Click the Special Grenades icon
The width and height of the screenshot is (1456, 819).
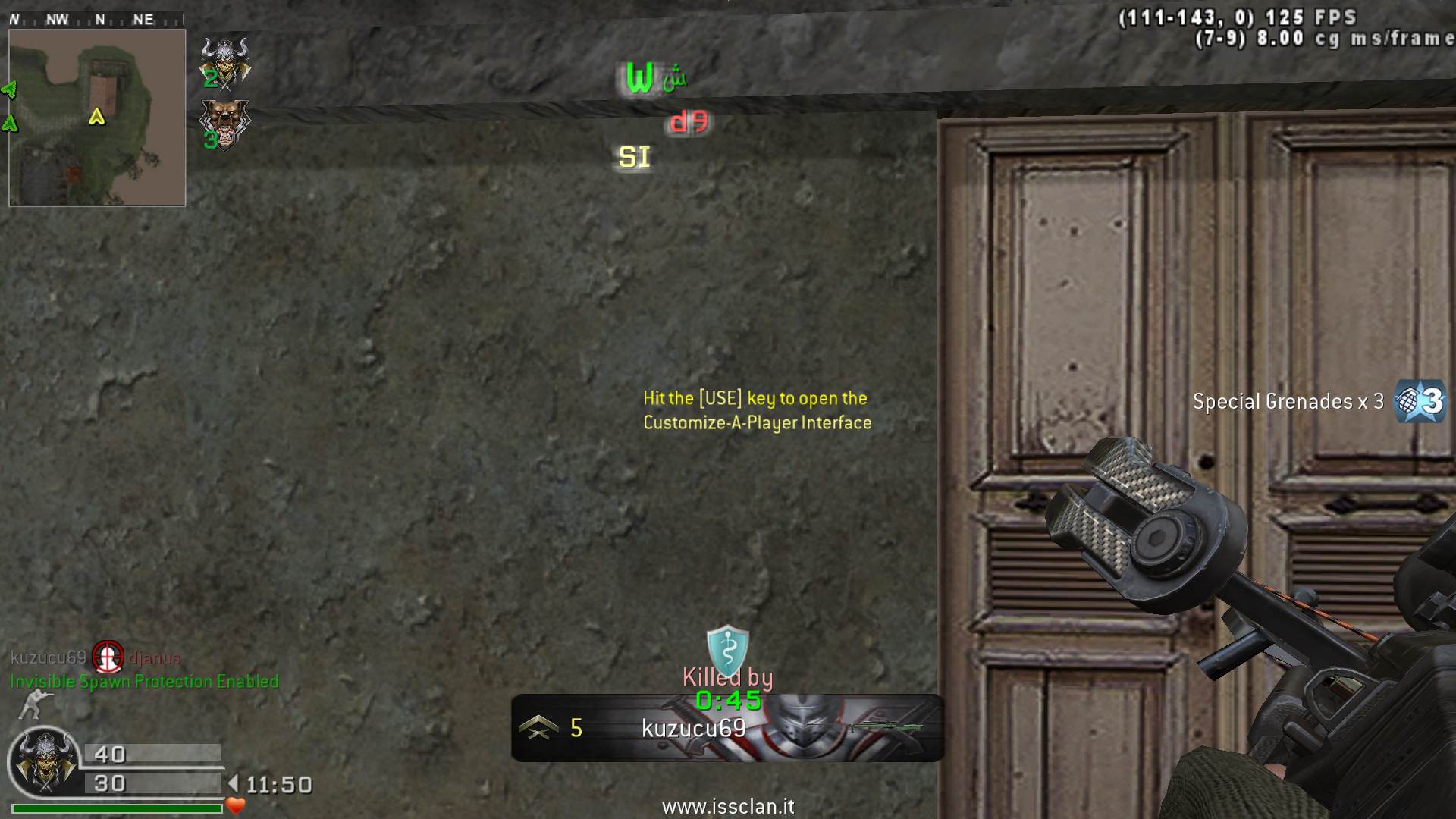[1420, 400]
